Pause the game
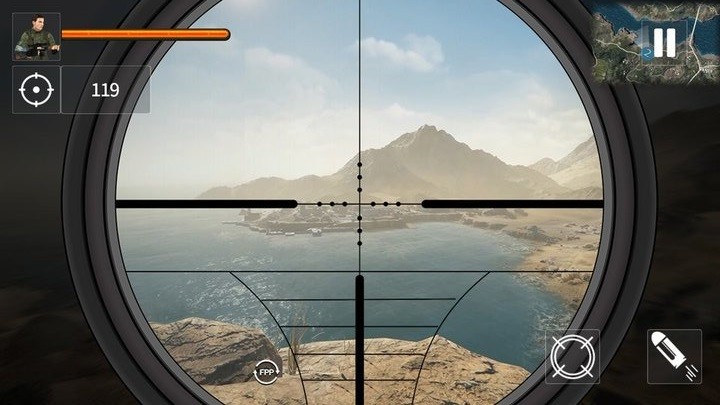The width and height of the screenshot is (720, 405). click(x=664, y=42)
